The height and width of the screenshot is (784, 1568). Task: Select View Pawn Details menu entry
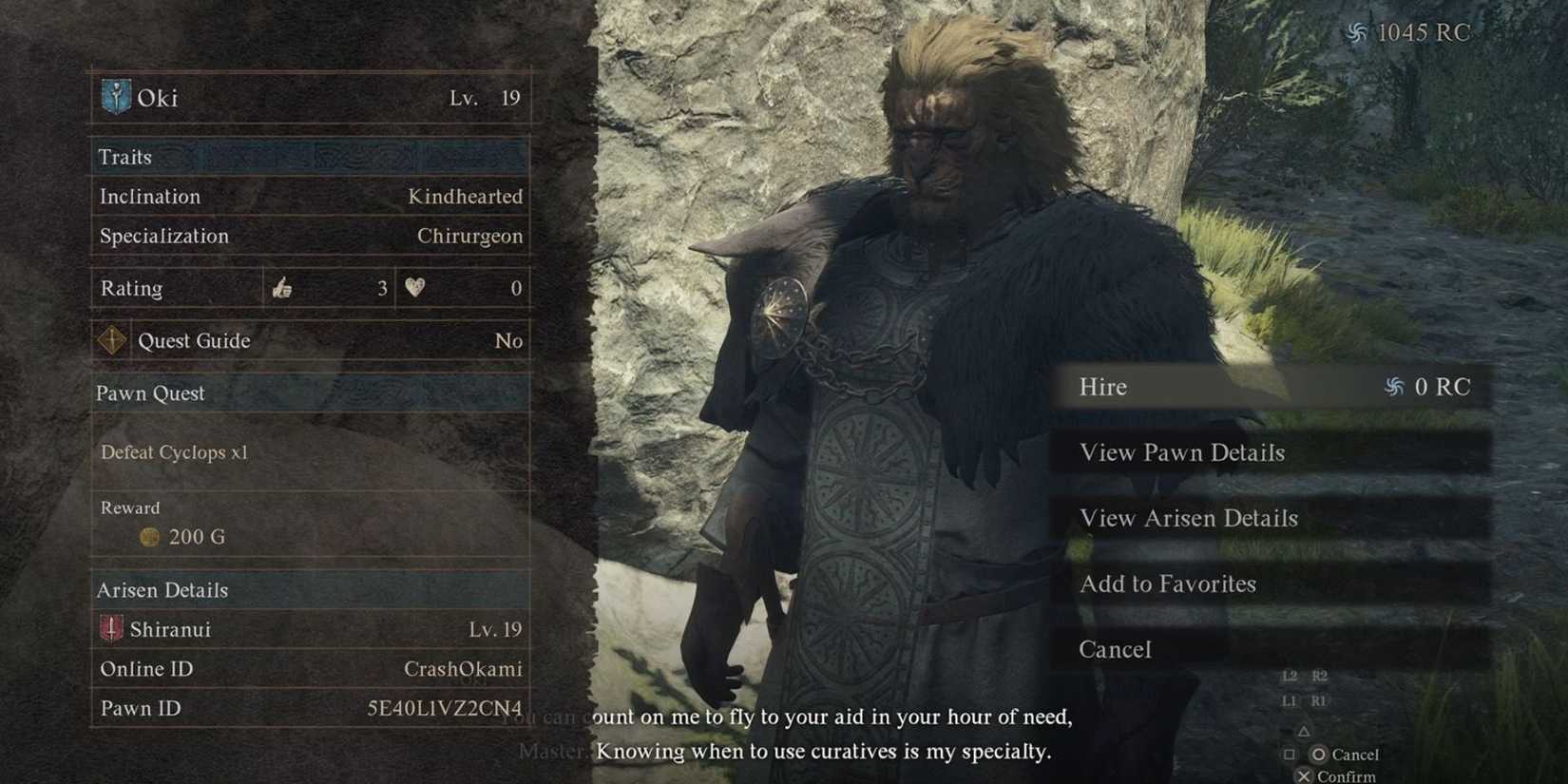[1183, 452]
